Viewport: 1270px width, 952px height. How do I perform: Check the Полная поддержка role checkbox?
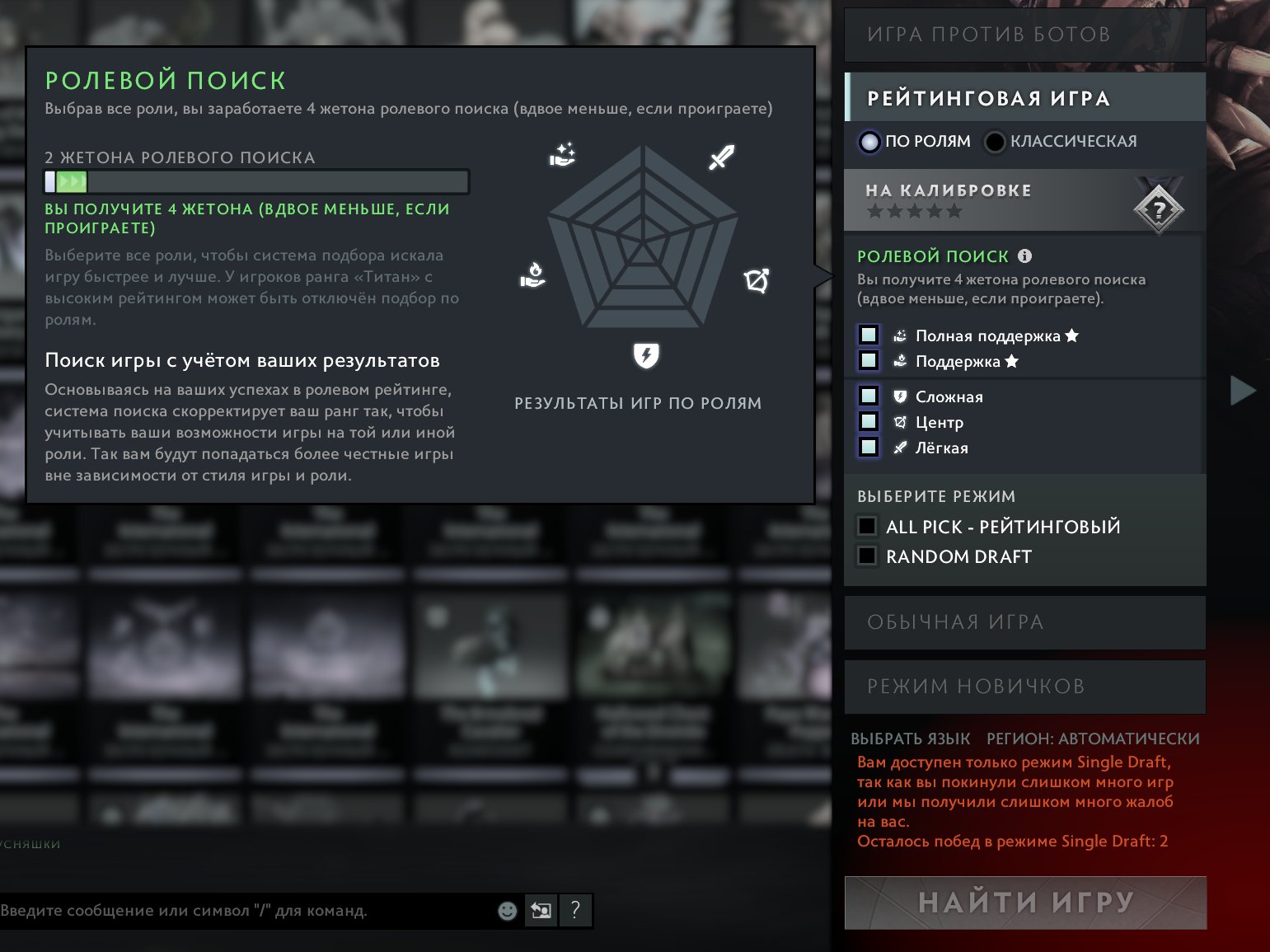point(869,335)
